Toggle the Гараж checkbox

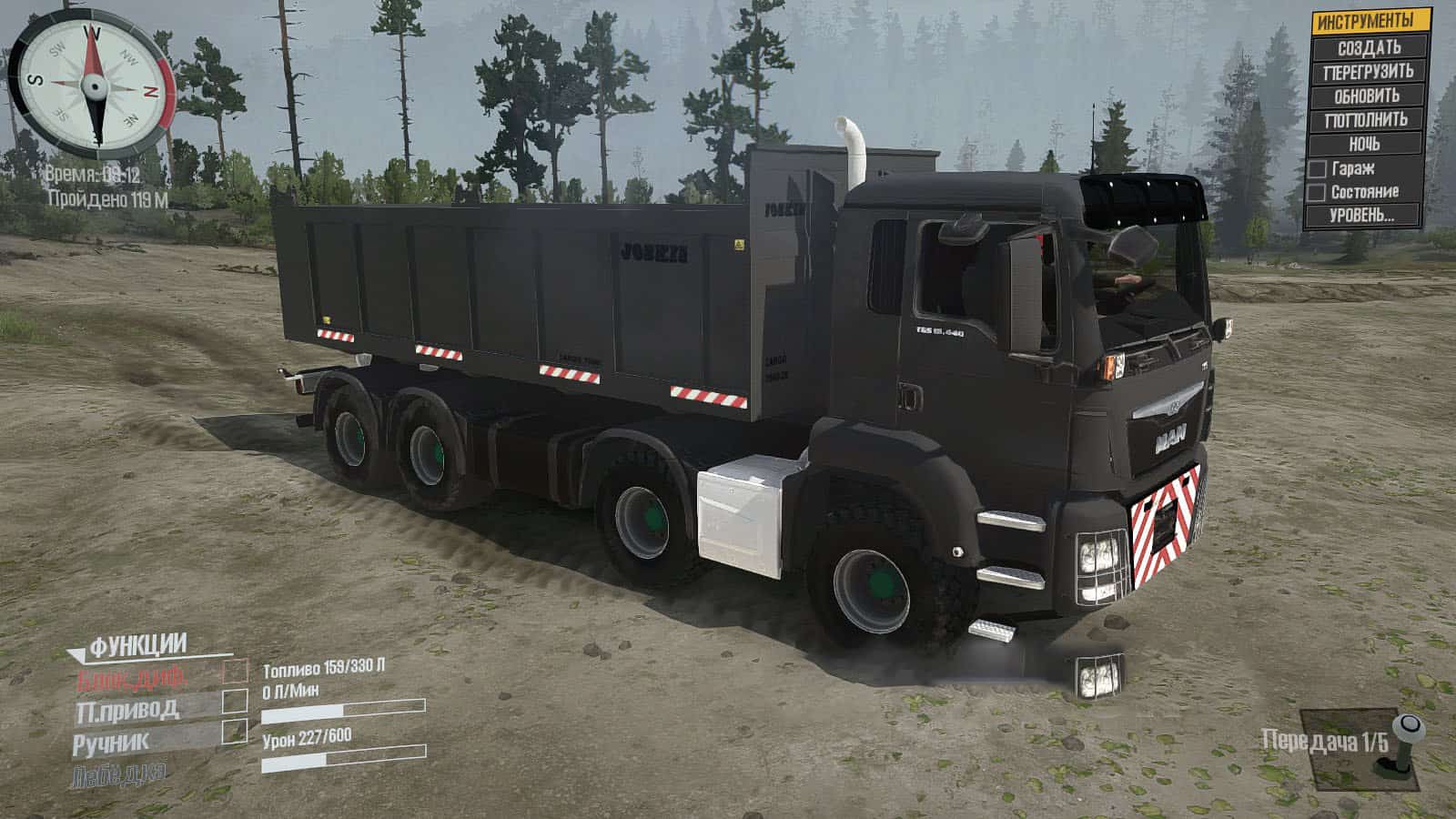1317,168
